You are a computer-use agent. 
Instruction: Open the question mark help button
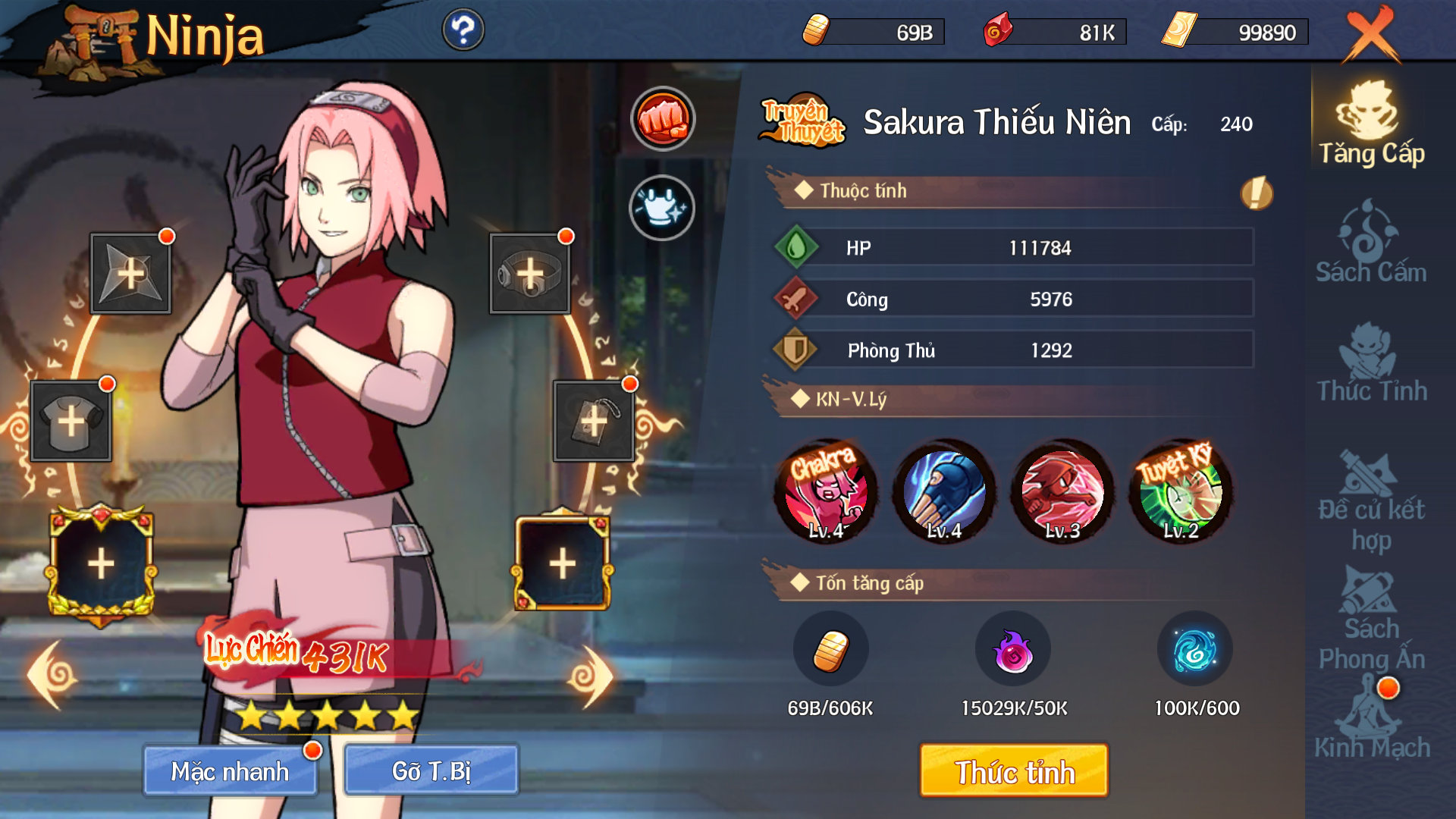pos(463,30)
